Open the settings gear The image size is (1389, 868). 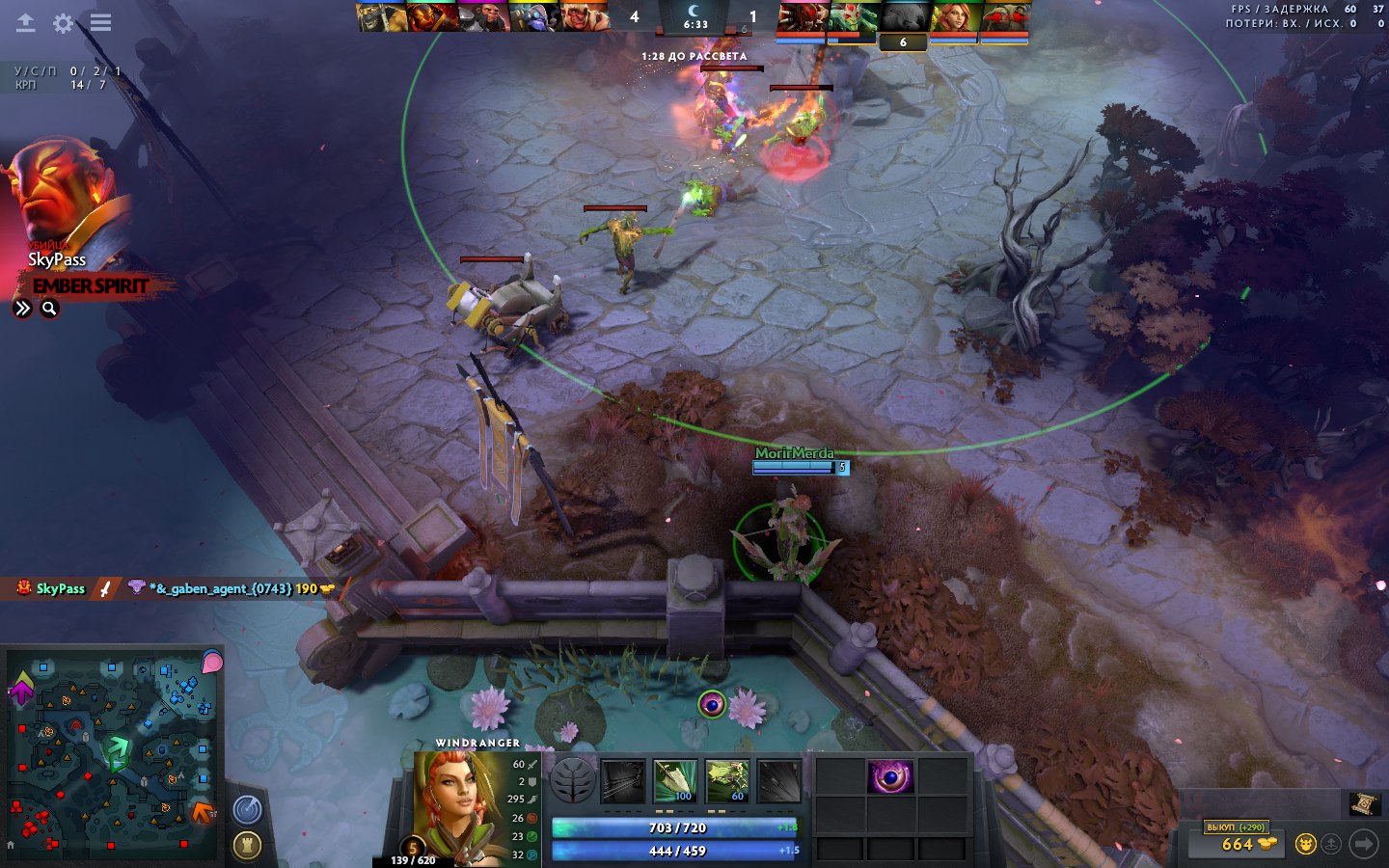[63, 22]
